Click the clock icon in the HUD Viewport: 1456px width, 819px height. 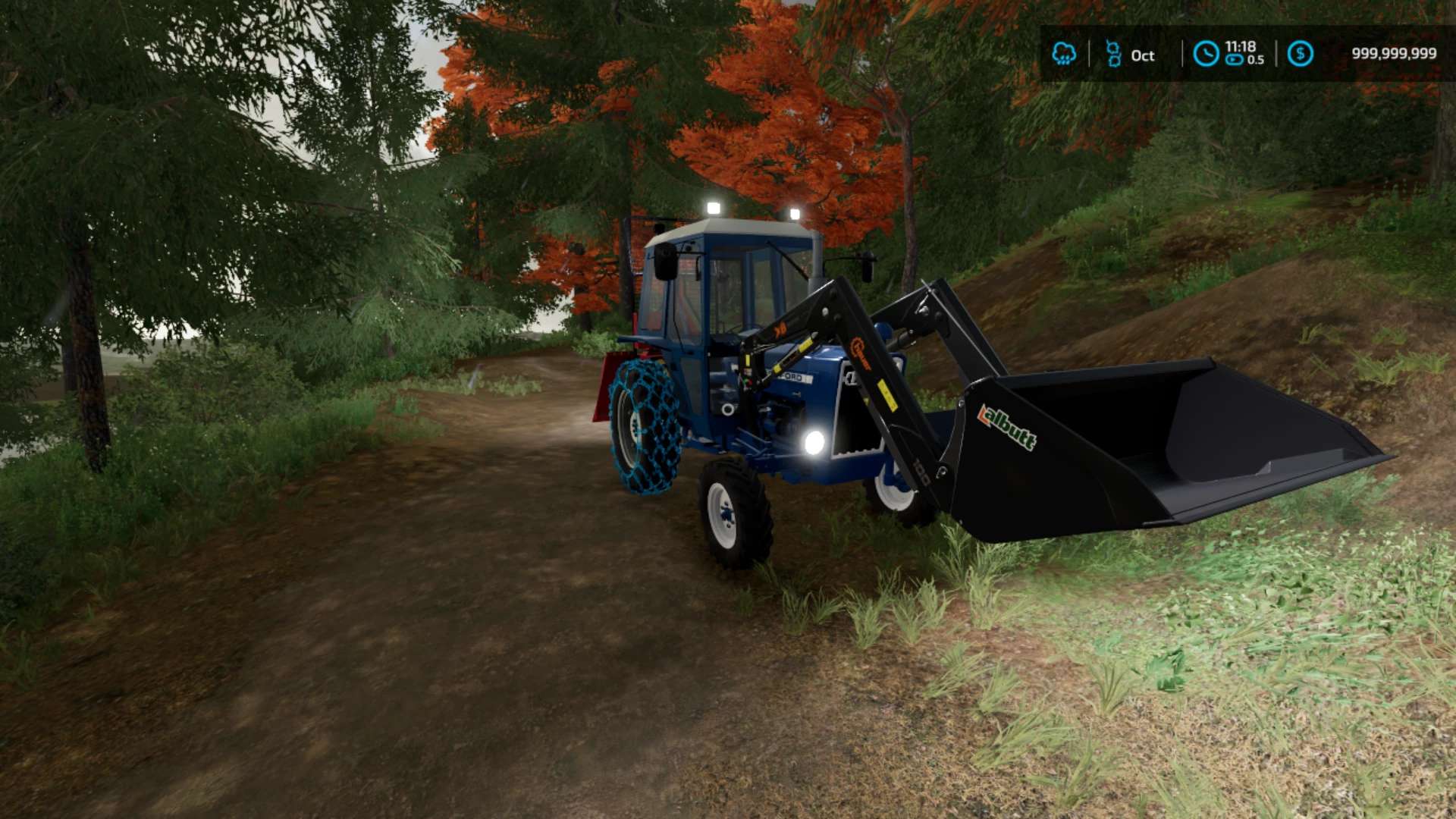tap(1206, 54)
